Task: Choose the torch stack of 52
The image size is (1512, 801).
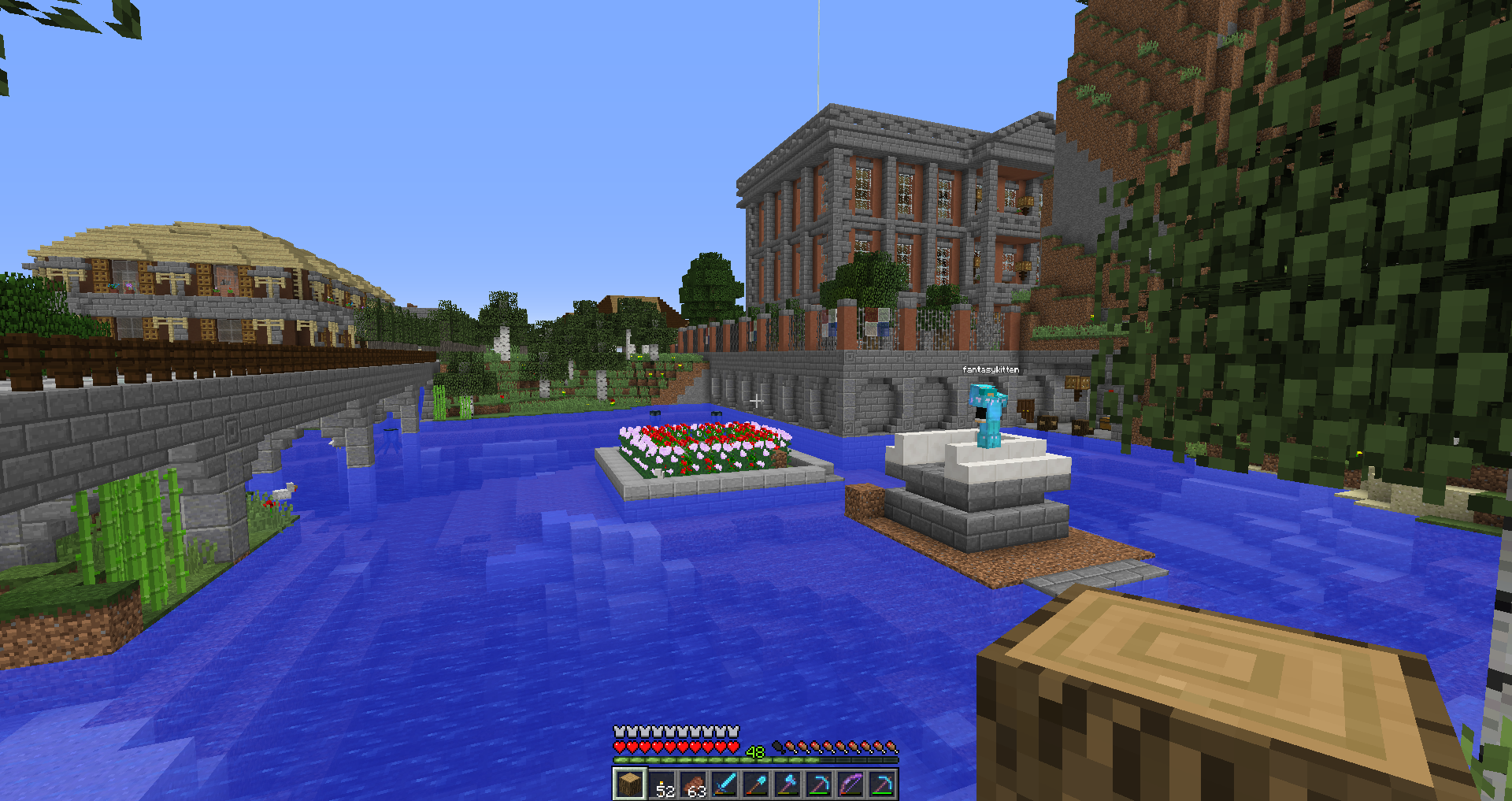Action: coord(661,784)
